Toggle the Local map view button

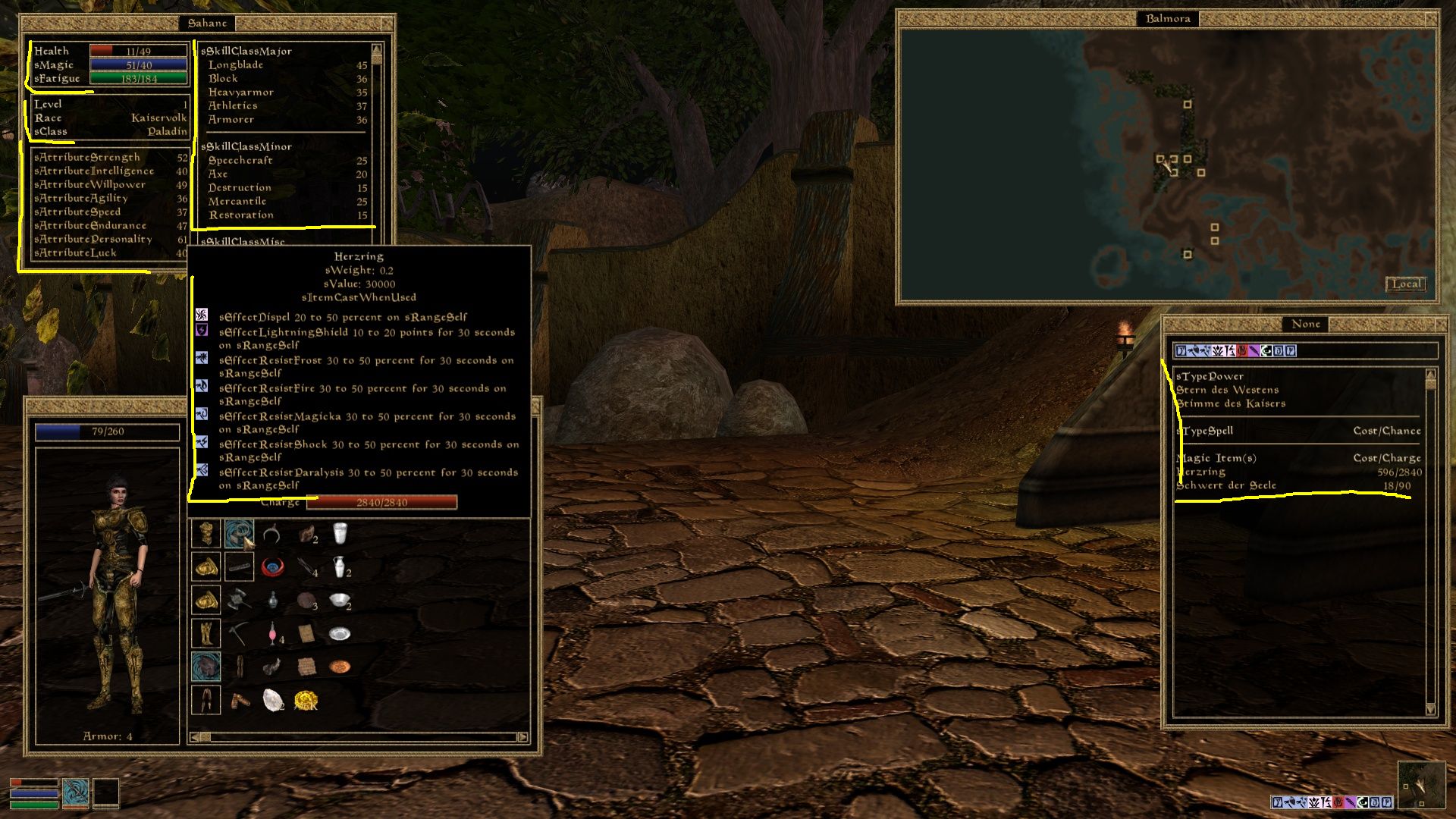click(1406, 284)
